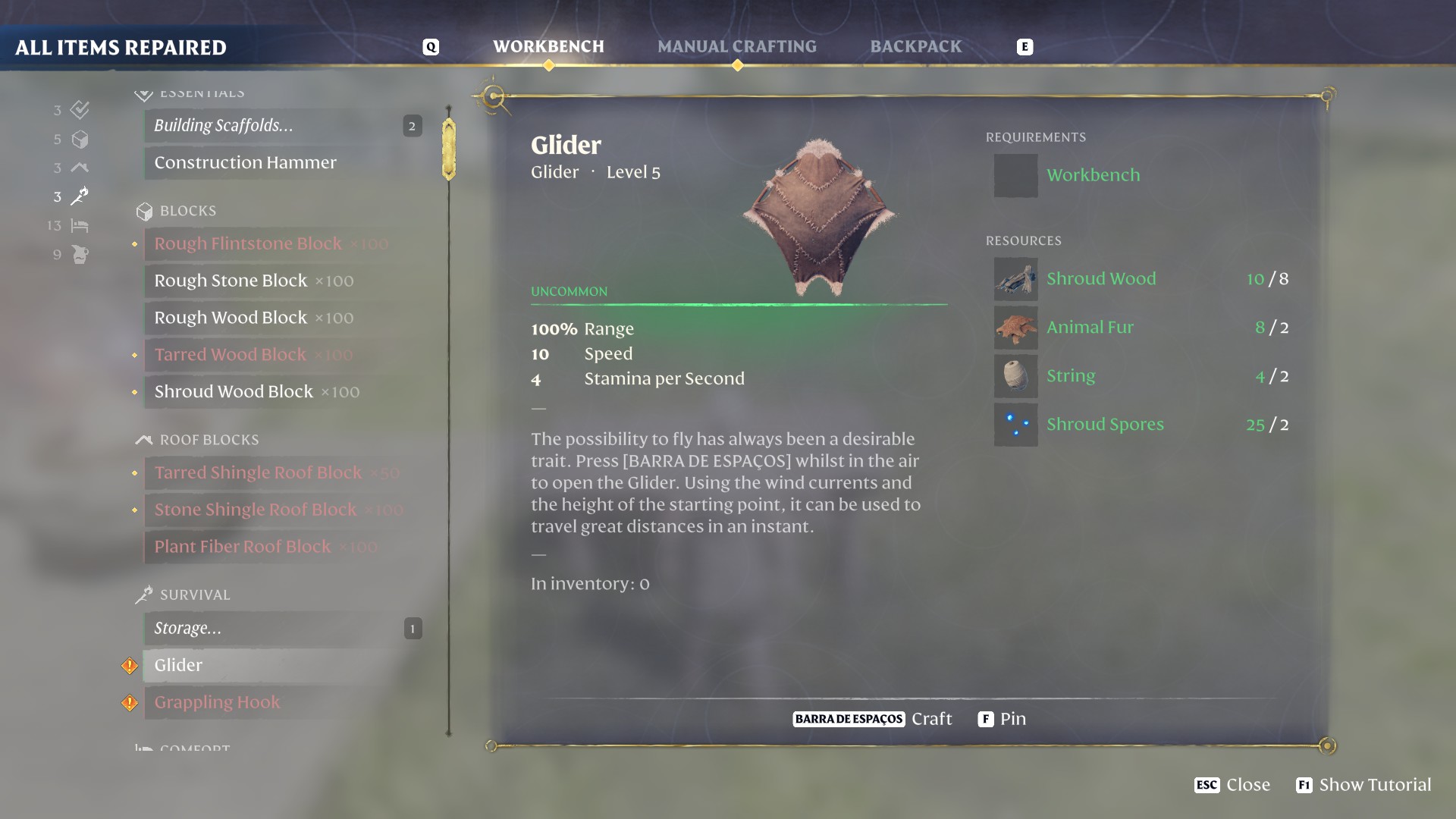Collapse the ROOF BLOCKS section header
This screenshot has width=1456, height=819.
coord(209,440)
